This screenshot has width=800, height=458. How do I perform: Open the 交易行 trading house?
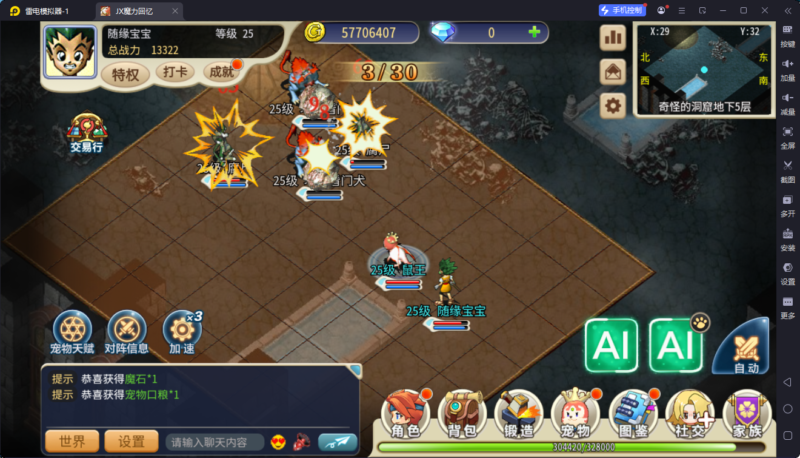(87, 133)
